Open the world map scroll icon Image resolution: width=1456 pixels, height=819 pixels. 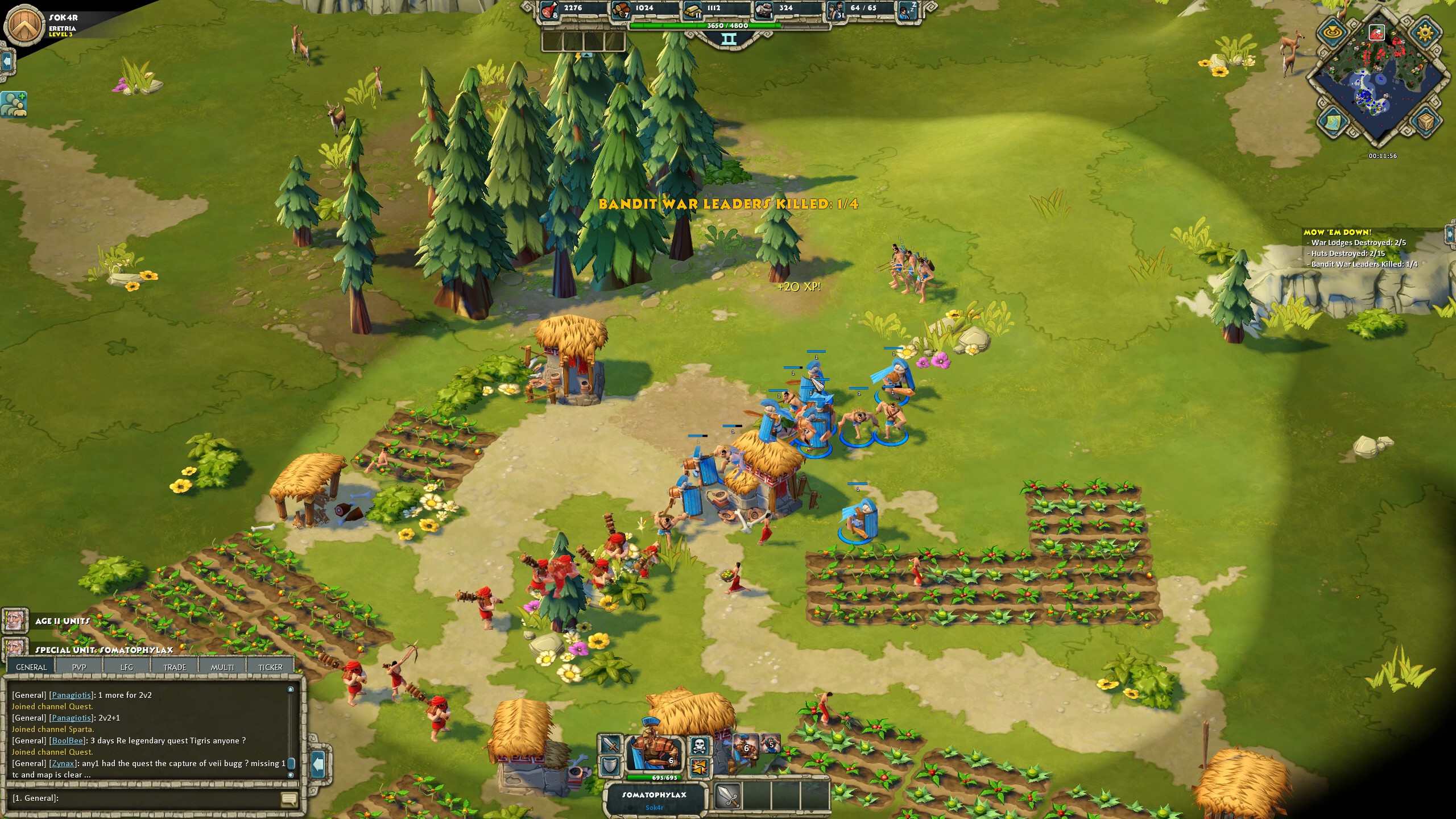pos(1334,121)
